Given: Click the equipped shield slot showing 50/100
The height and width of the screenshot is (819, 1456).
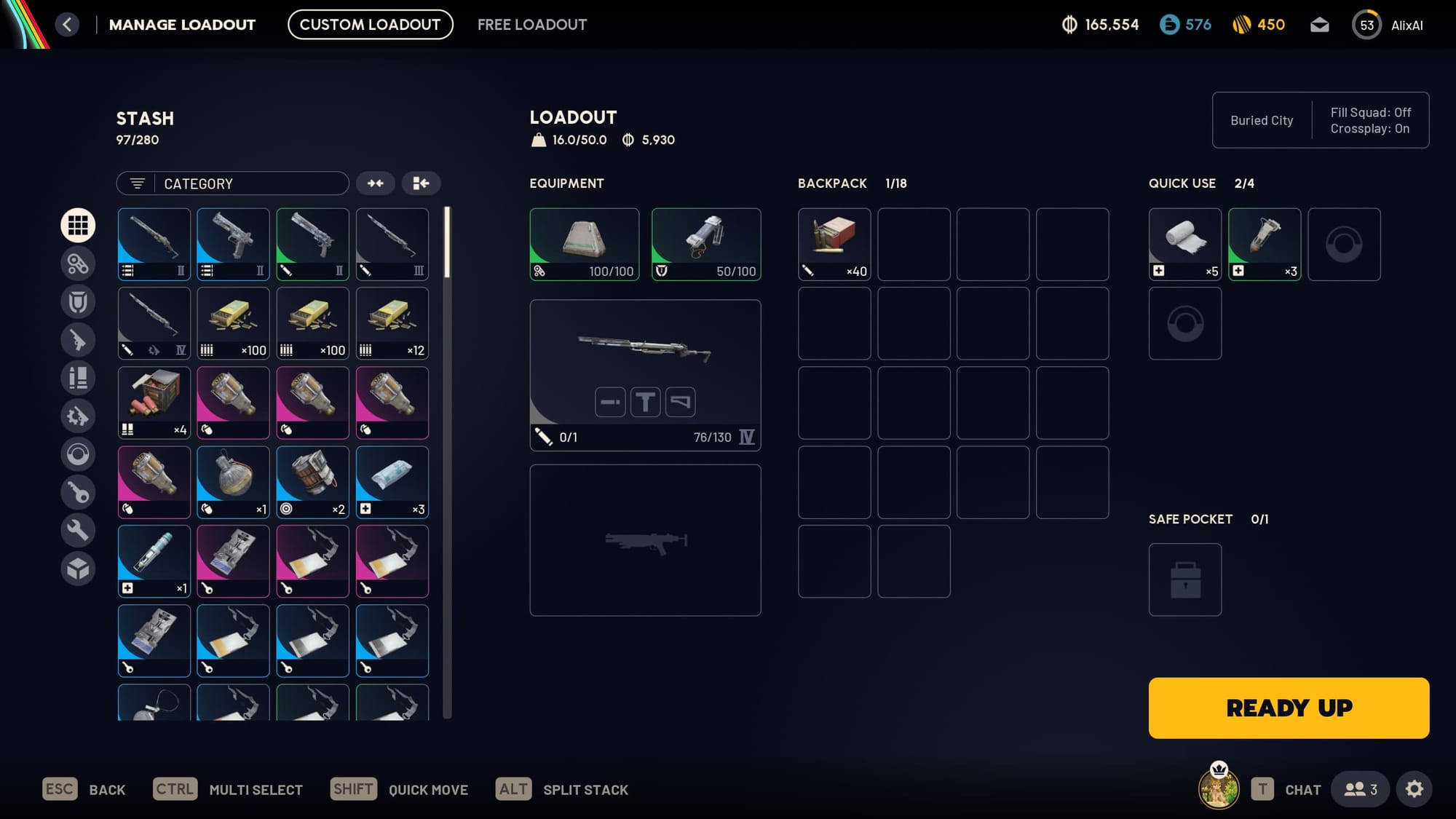Looking at the screenshot, I should (705, 244).
